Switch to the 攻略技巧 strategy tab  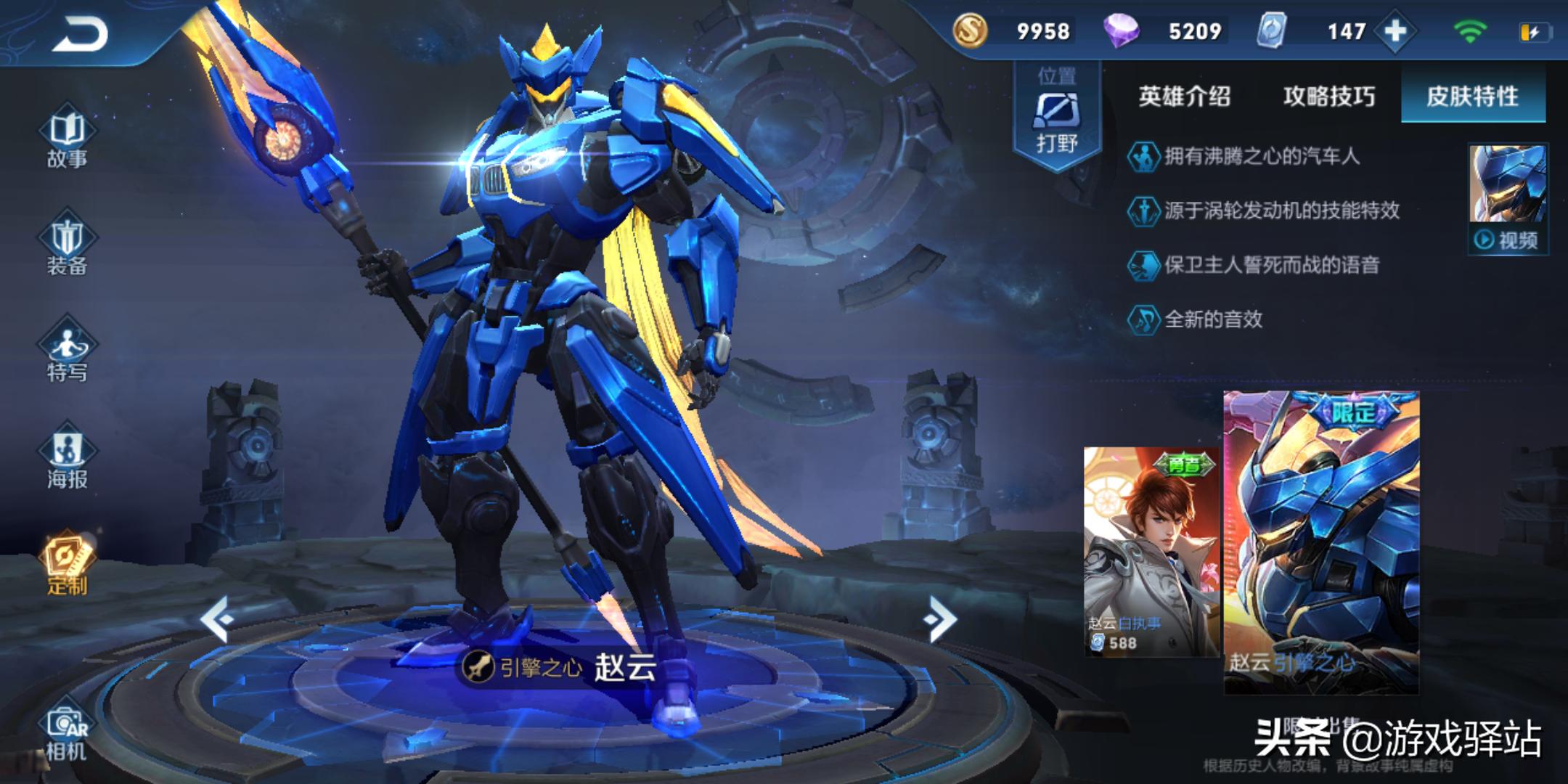1328,97
